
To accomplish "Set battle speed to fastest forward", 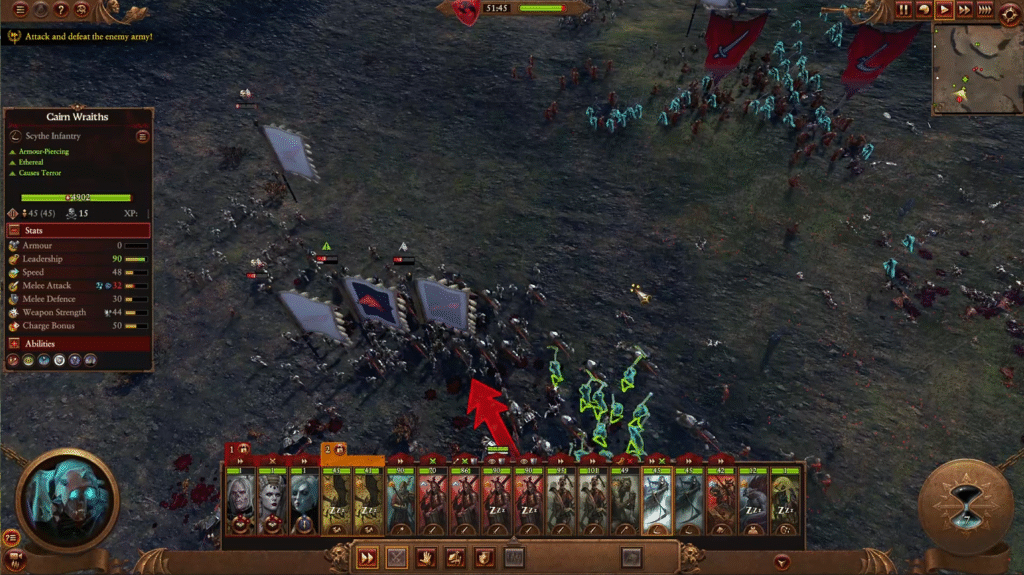I will pos(985,10).
